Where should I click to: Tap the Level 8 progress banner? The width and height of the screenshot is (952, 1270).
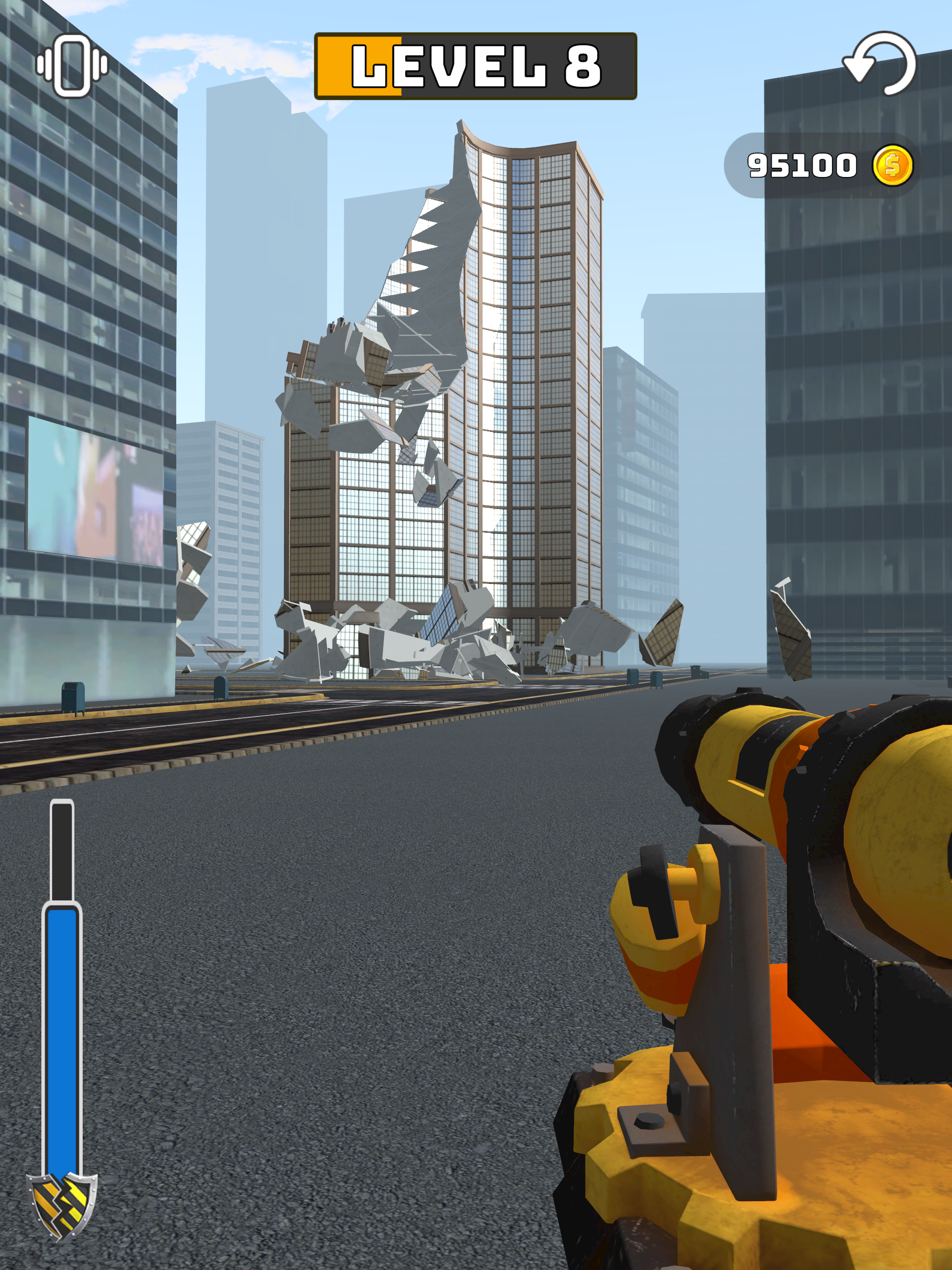[x=476, y=65]
